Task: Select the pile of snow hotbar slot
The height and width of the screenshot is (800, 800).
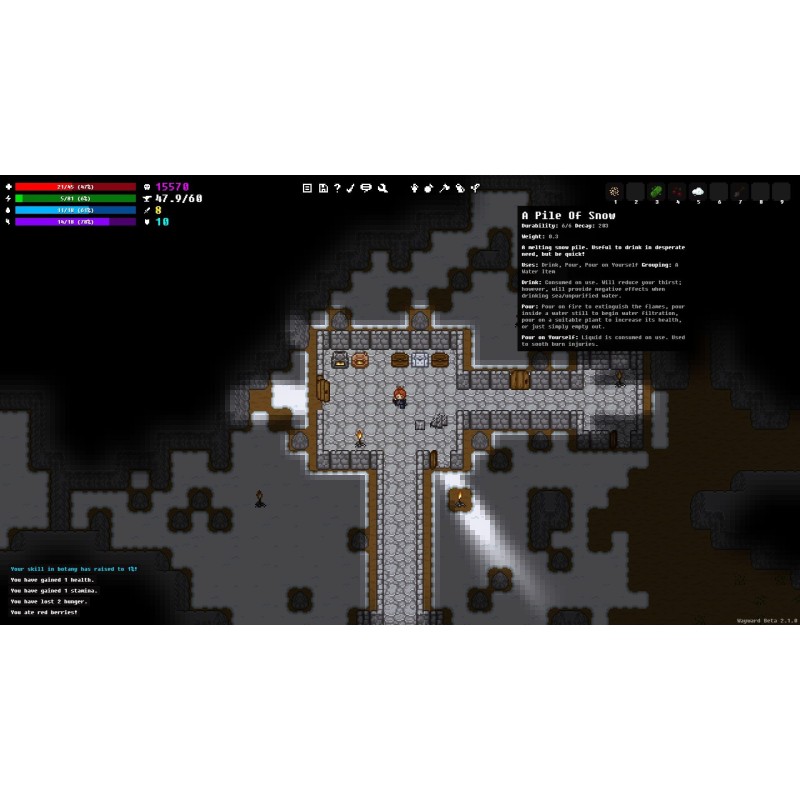Action: (x=698, y=191)
